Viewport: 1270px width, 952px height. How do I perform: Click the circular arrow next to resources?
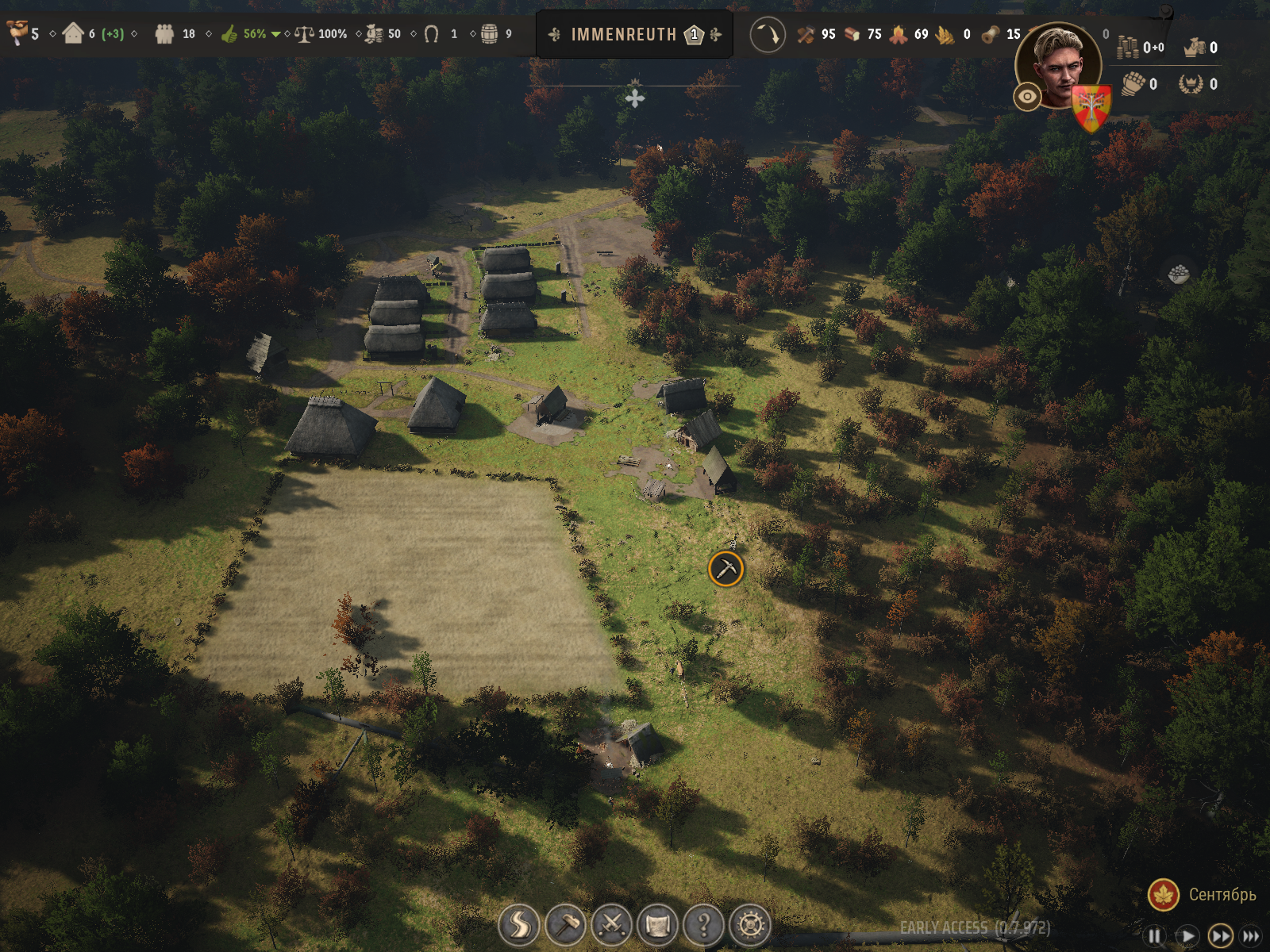pos(767,35)
